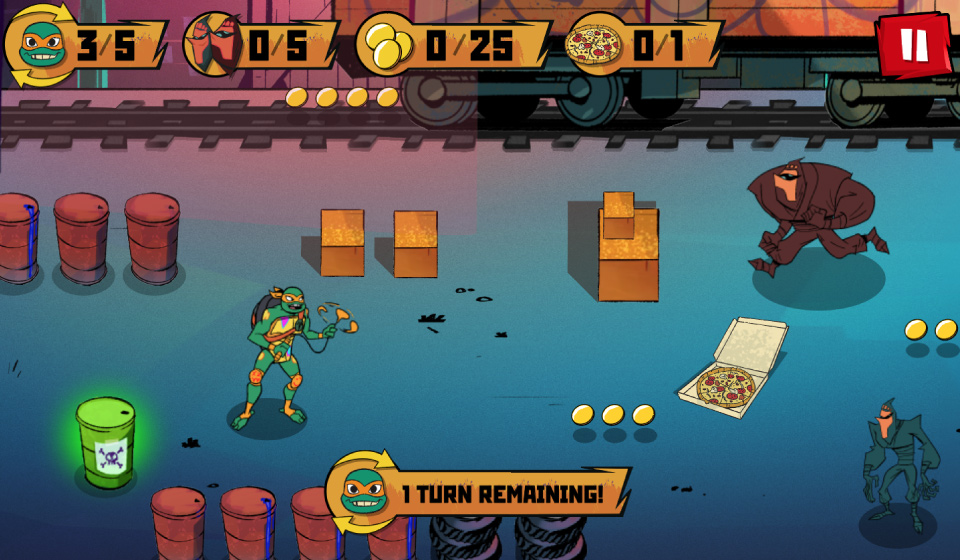960x560 pixels.
Task: Pause the game with the red button
Action: [x=913, y=45]
